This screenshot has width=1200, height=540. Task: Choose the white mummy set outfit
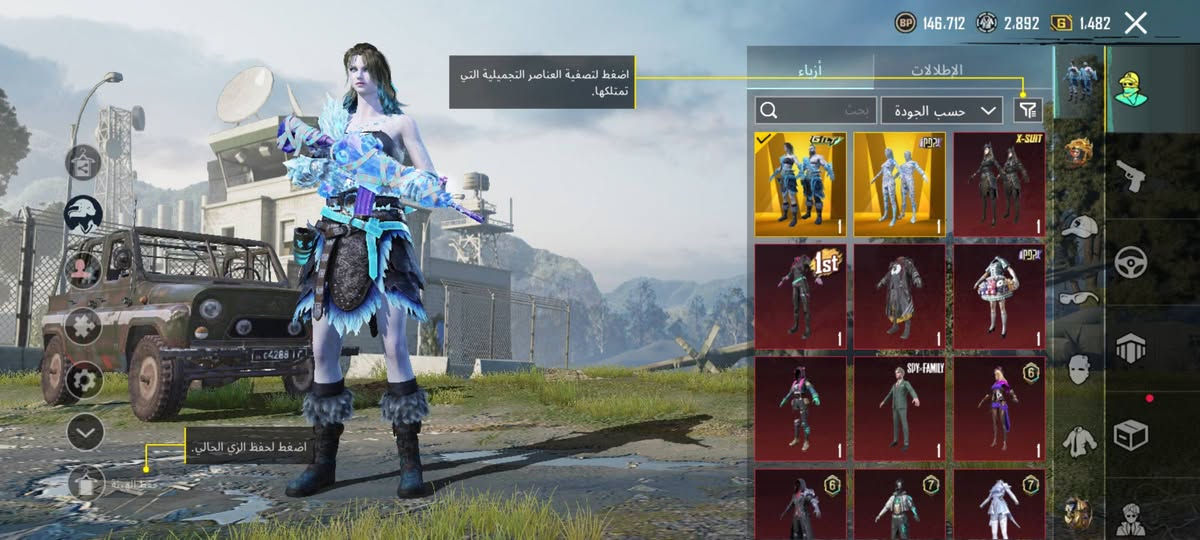899,184
